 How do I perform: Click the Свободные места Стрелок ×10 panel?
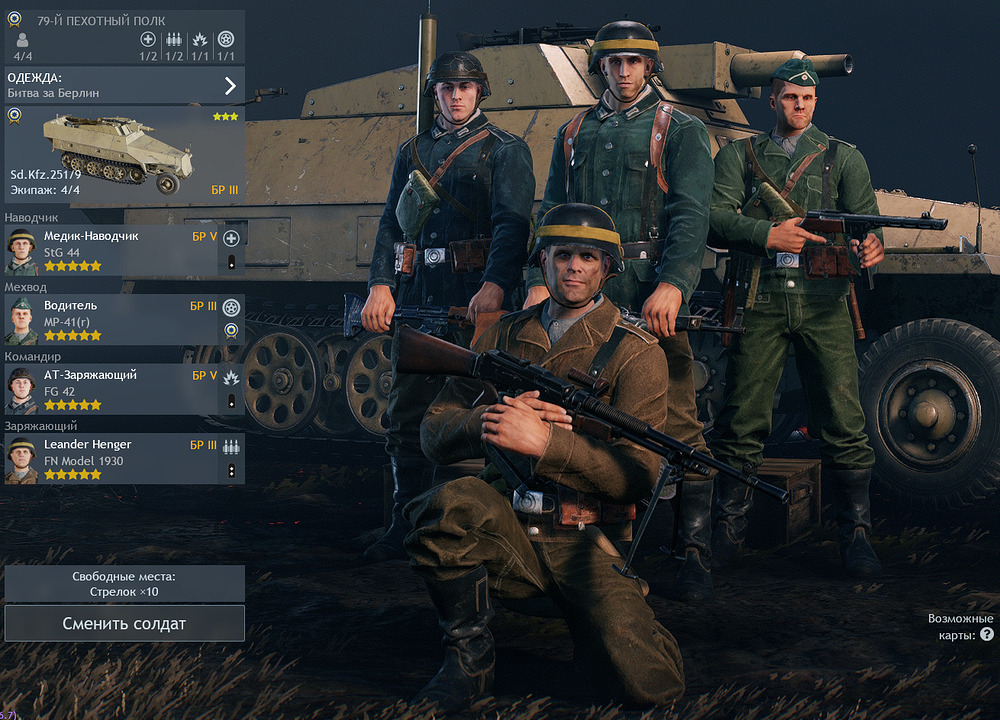pos(124,584)
